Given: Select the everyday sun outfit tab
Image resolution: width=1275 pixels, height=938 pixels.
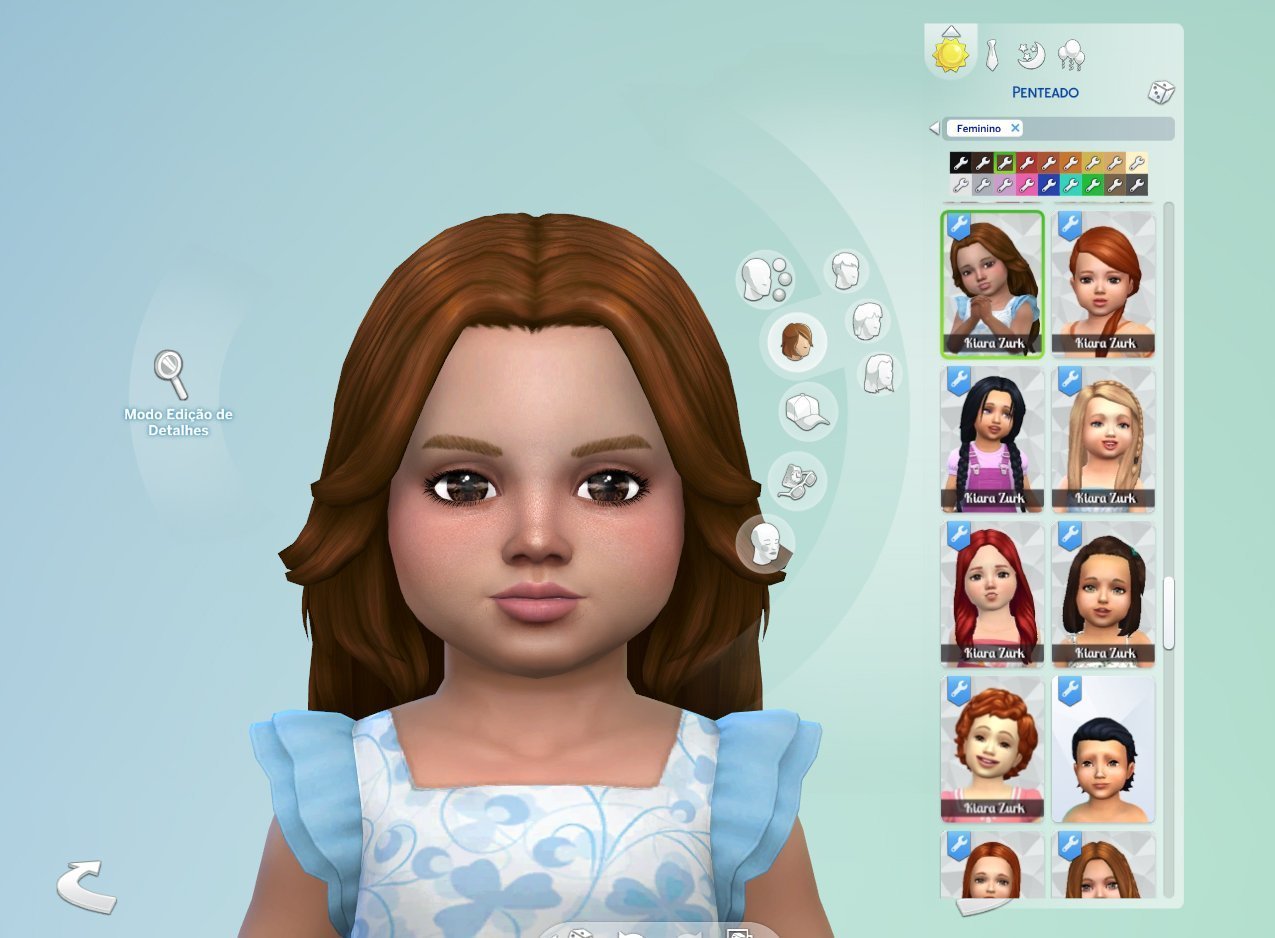Looking at the screenshot, I should click(950, 54).
